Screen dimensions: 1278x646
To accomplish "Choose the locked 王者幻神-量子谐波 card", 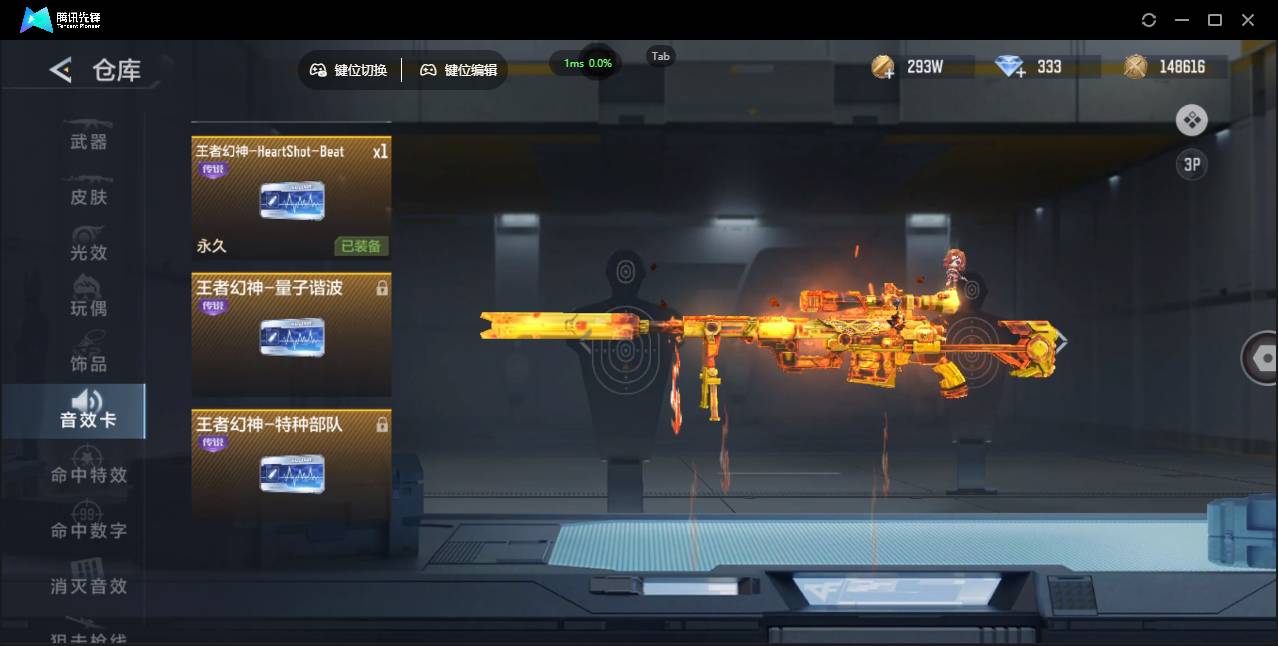I will tap(291, 335).
